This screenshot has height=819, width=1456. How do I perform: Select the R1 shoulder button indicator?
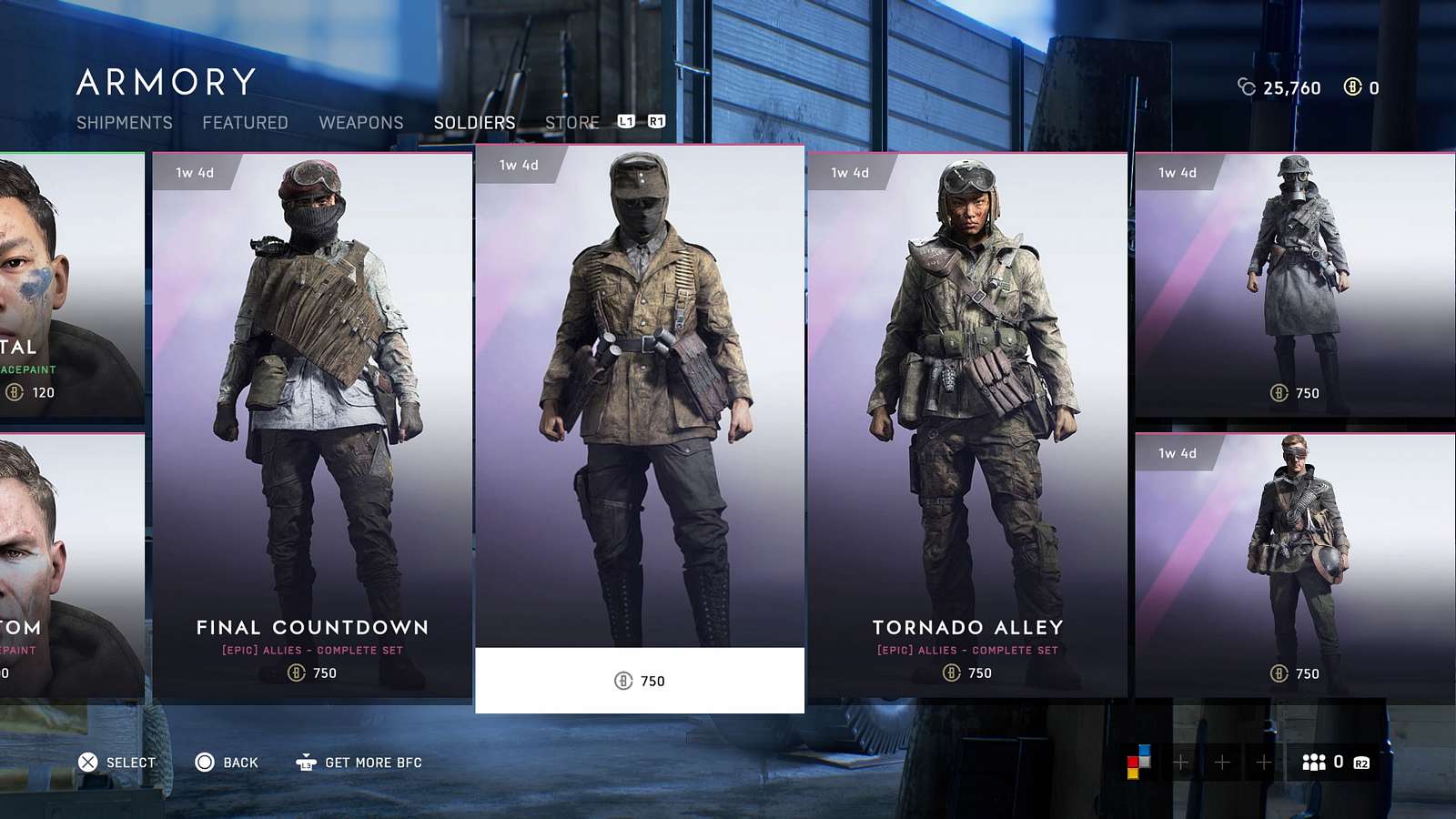click(x=659, y=121)
